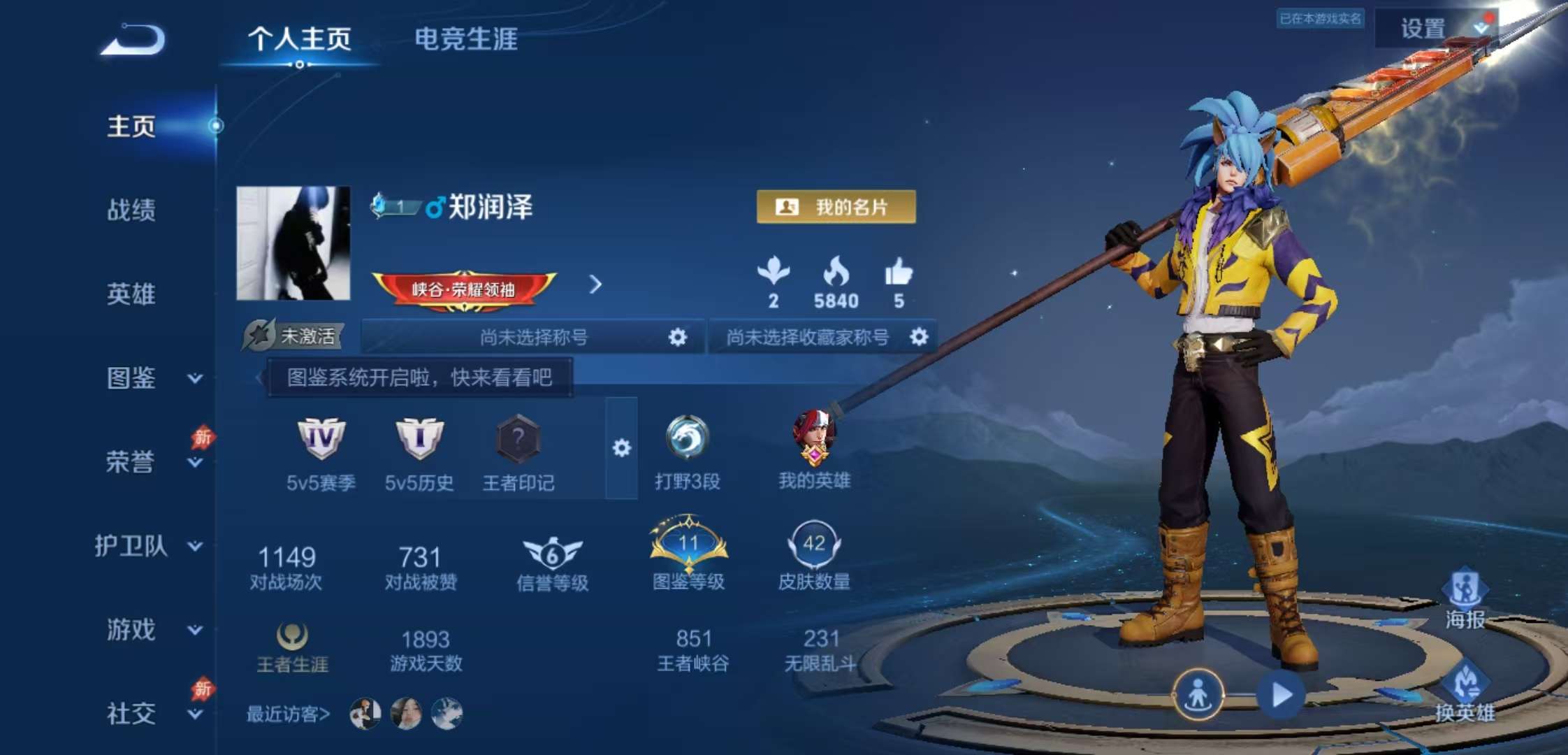1568x755 pixels.
Task: Open the 海报 poster button
Action: [1465, 599]
